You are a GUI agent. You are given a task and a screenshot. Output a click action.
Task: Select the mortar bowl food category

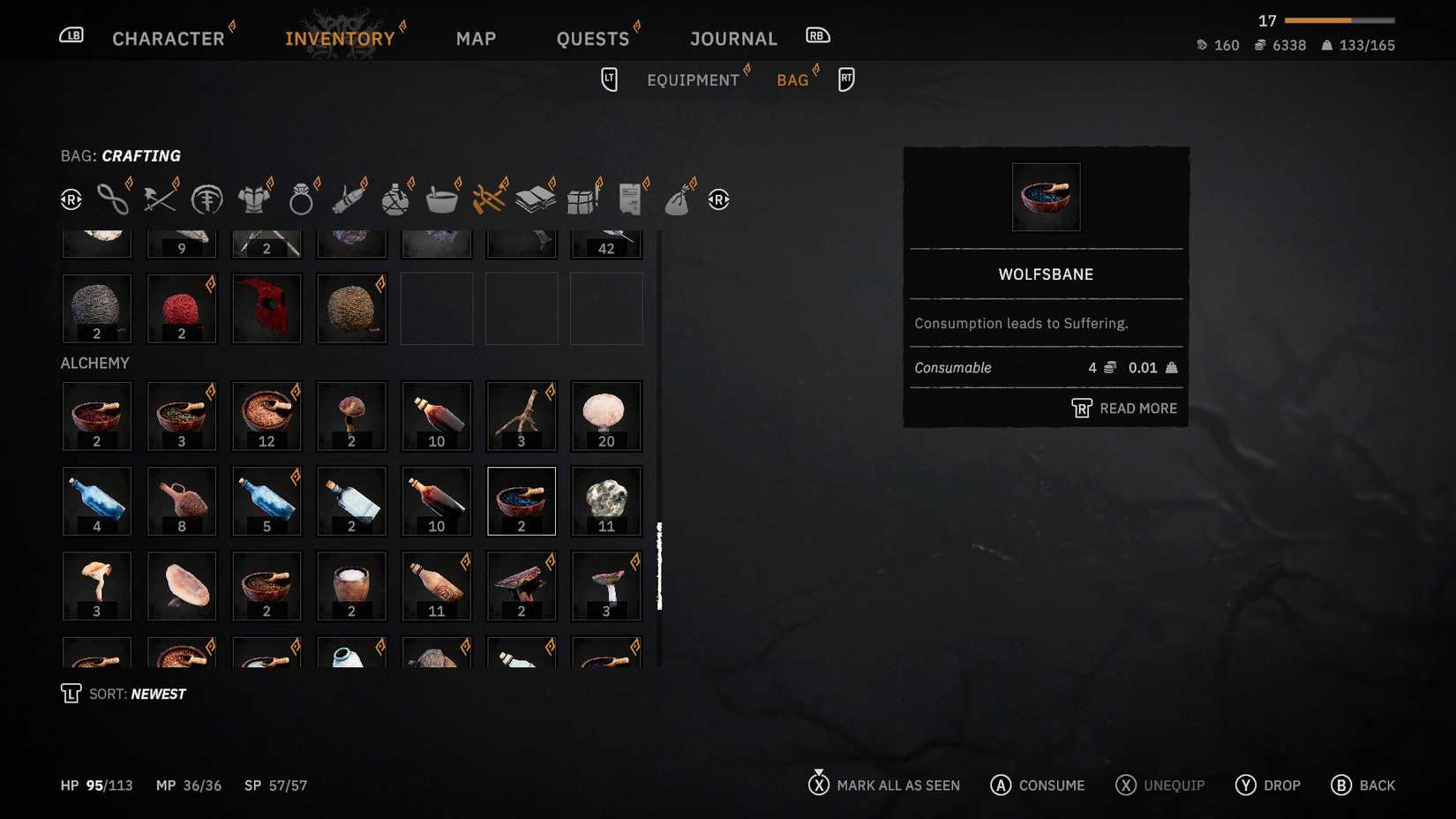(x=441, y=199)
